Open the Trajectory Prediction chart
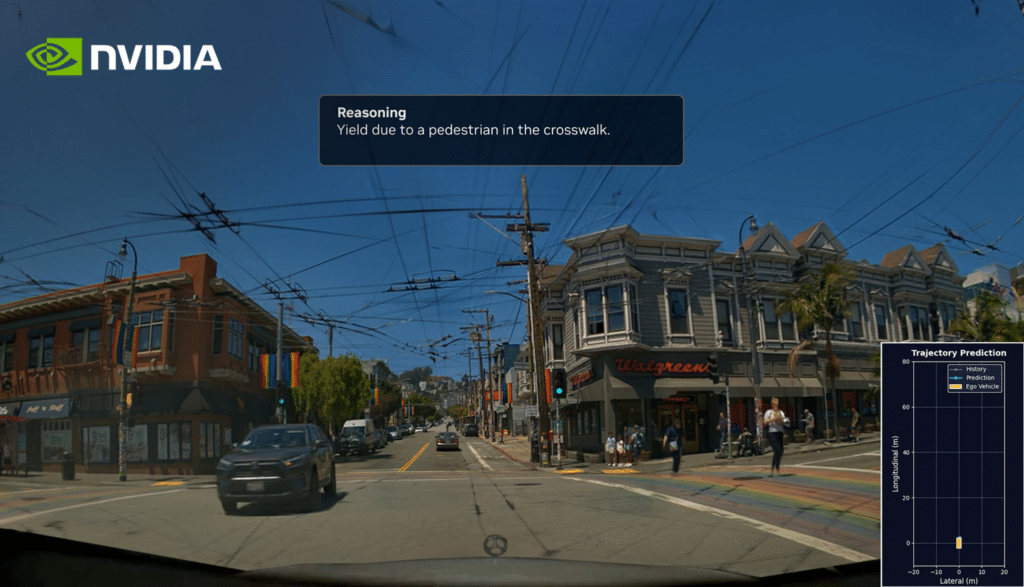Viewport: 1024px width, 587px height. click(x=951, y=464)
